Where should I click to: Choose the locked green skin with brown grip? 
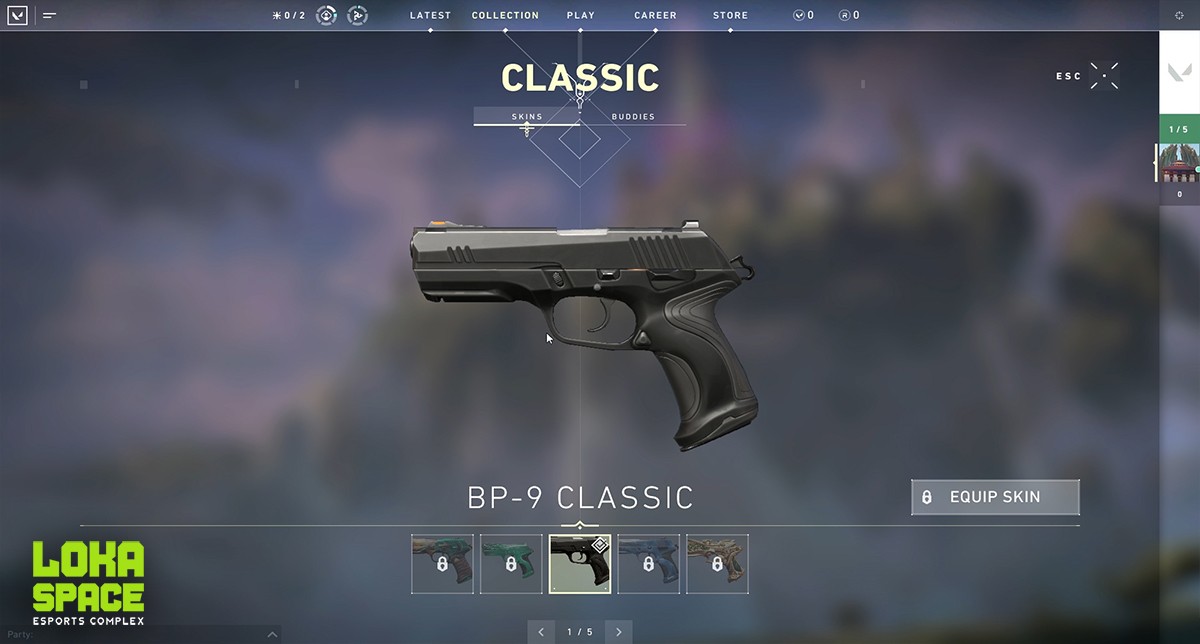click(x=441, y=564)
